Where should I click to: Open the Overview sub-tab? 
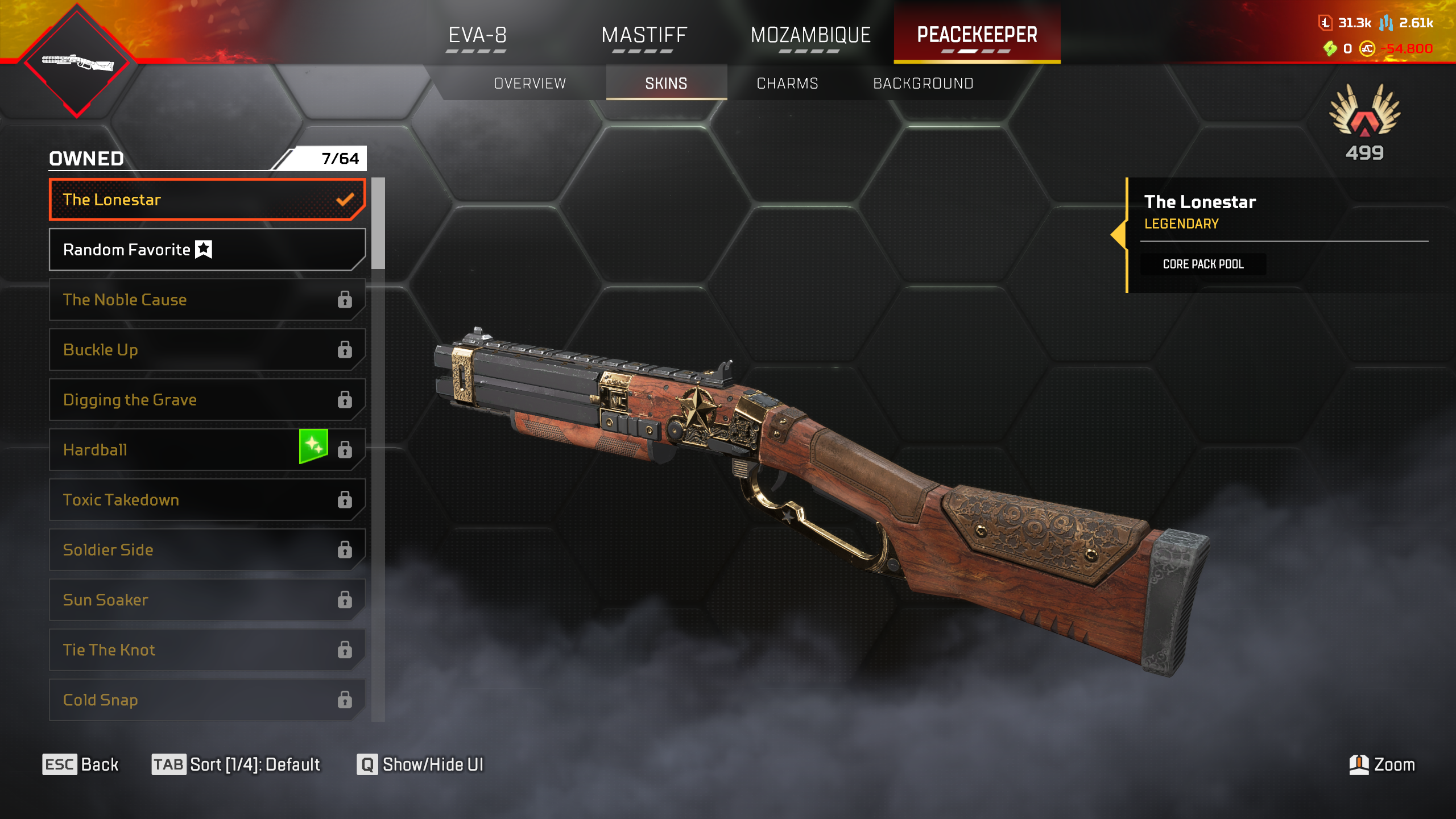[x=530, y=84]
